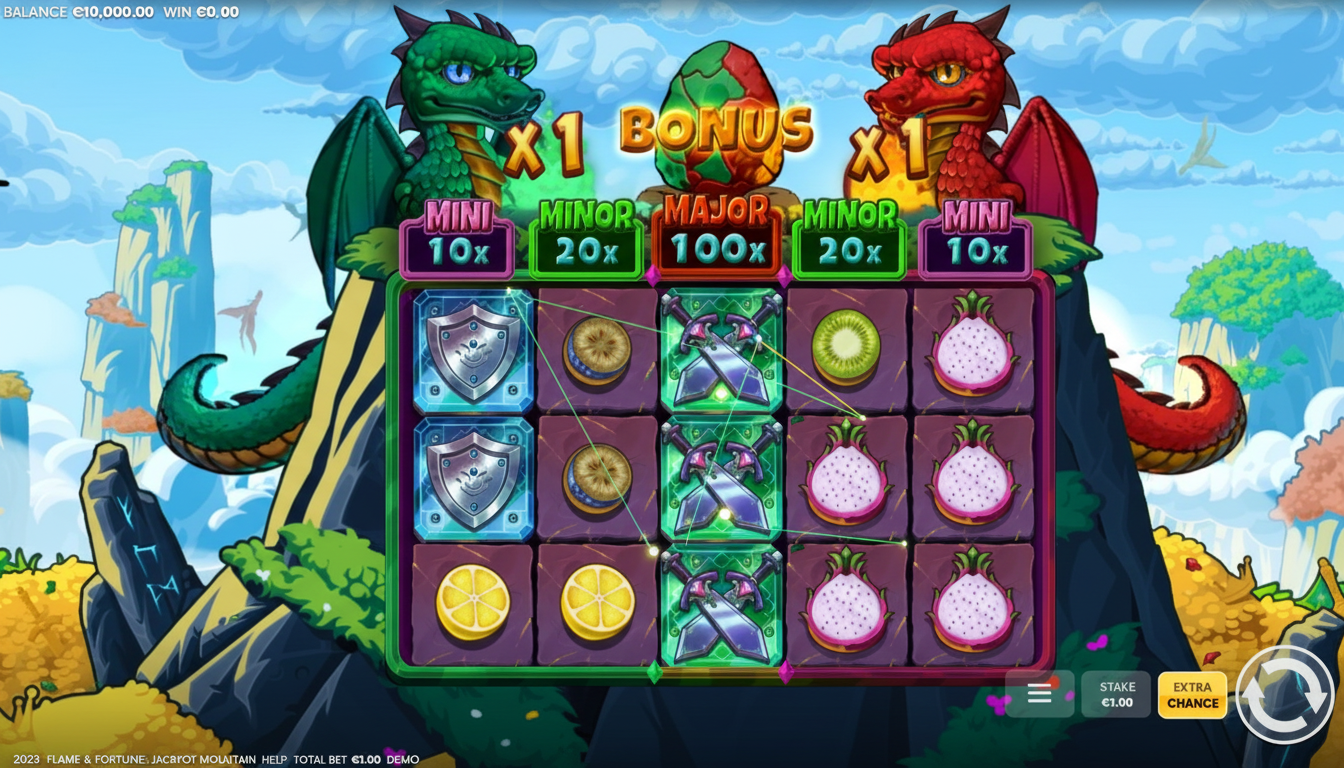Open the hamburger game menu

[1039, 693]
